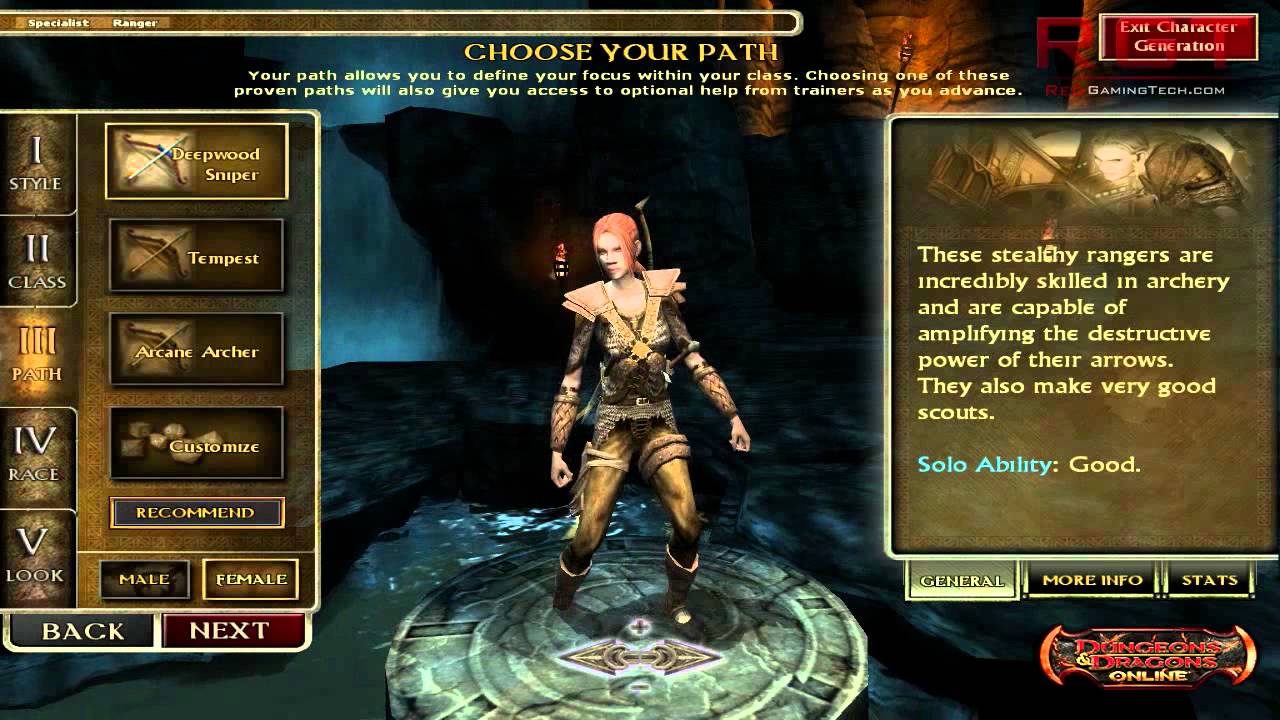The height and width of the screenshot is (720, 1280).
Task: Click RECOMMEND for a suggested path
Action: [196, 512]
